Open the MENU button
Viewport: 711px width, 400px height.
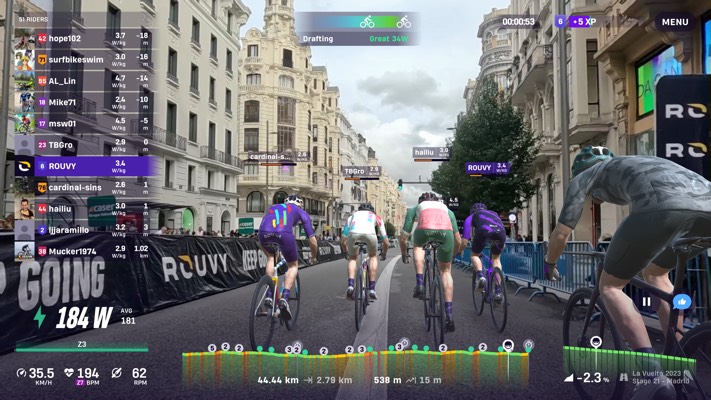[675, 22]
